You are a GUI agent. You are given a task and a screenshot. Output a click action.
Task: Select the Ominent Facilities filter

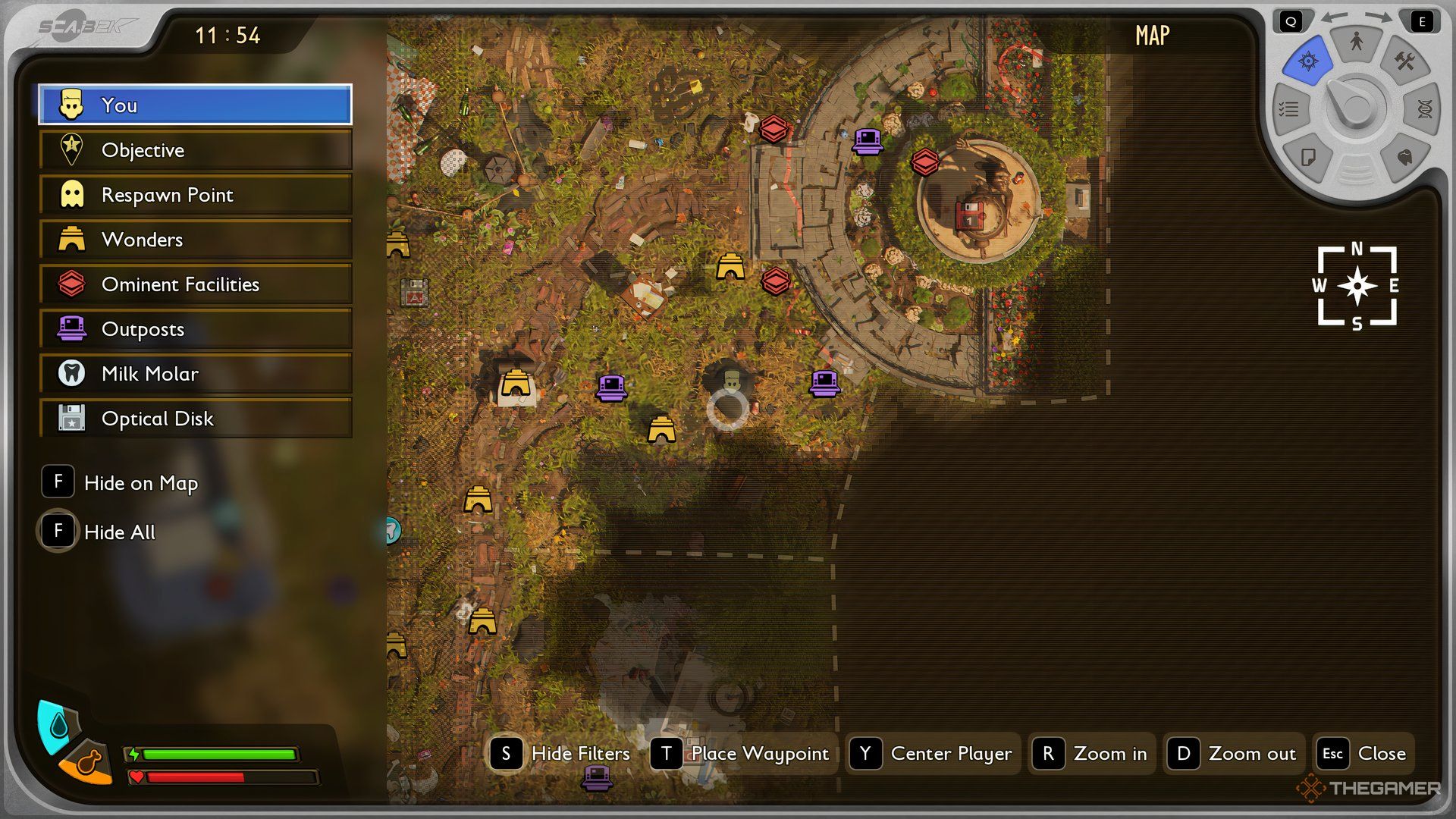click(x=196, y=284)
